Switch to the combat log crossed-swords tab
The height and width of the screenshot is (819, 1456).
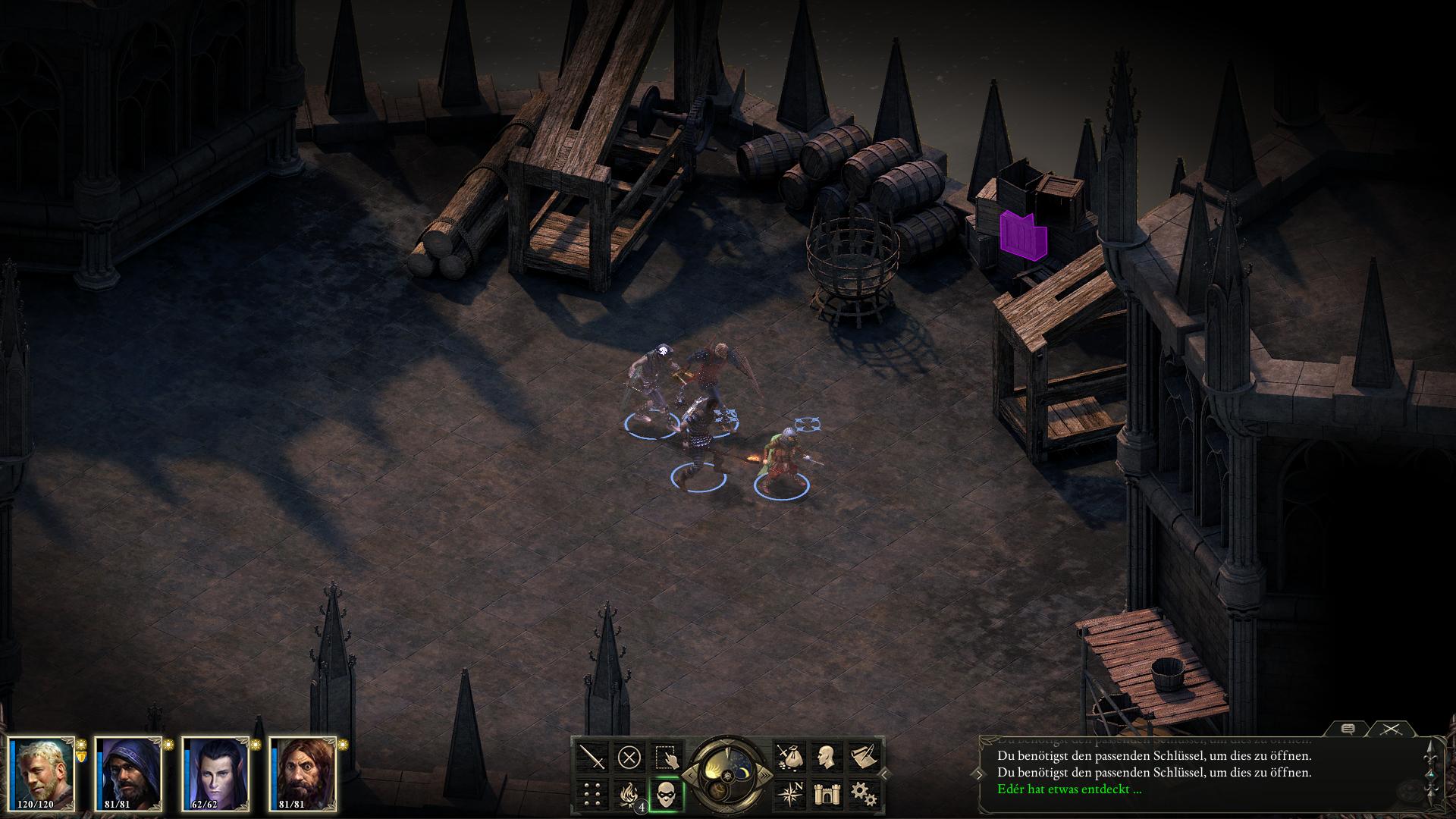pos(1389,729)
